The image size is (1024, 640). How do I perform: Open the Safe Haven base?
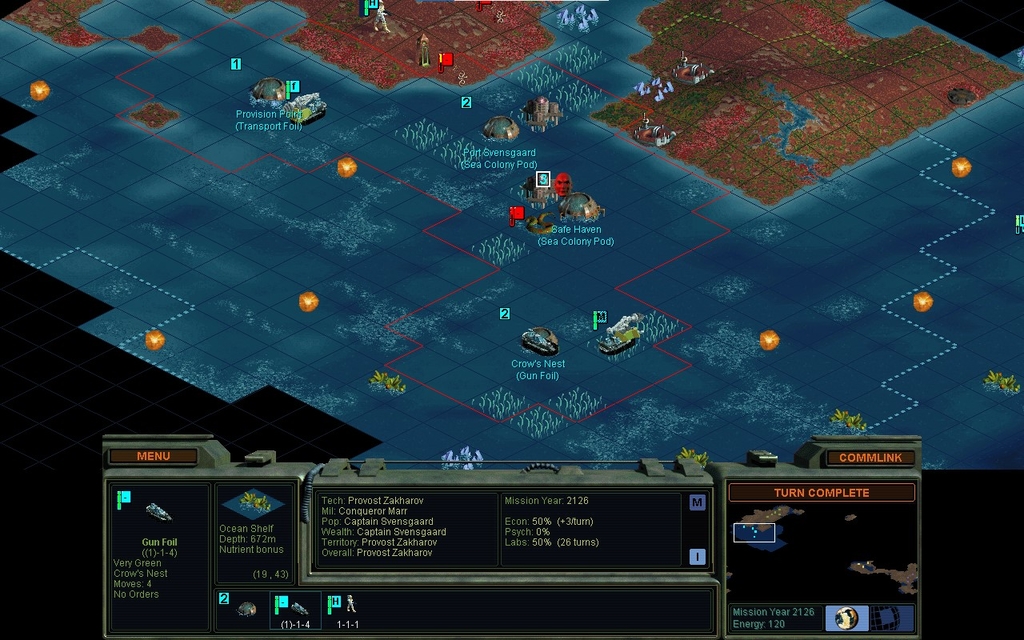(578, 207)
